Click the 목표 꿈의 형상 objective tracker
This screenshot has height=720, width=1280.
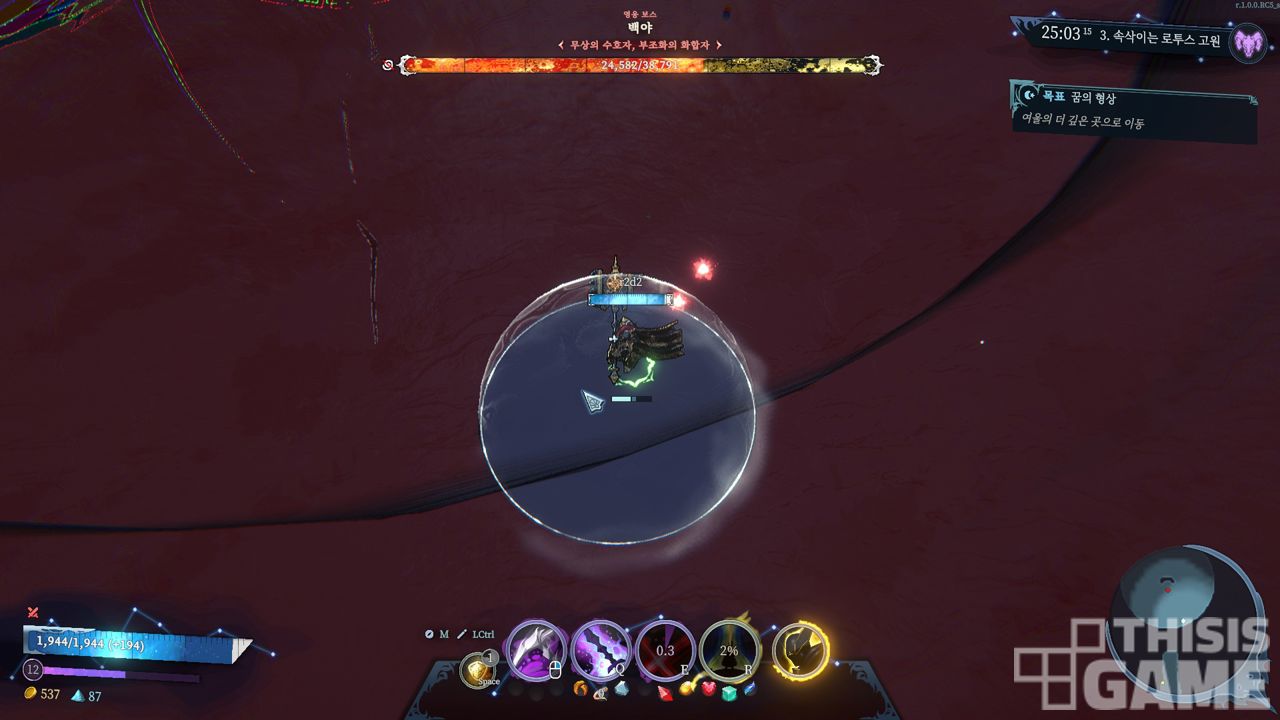tap(1132, 110)
